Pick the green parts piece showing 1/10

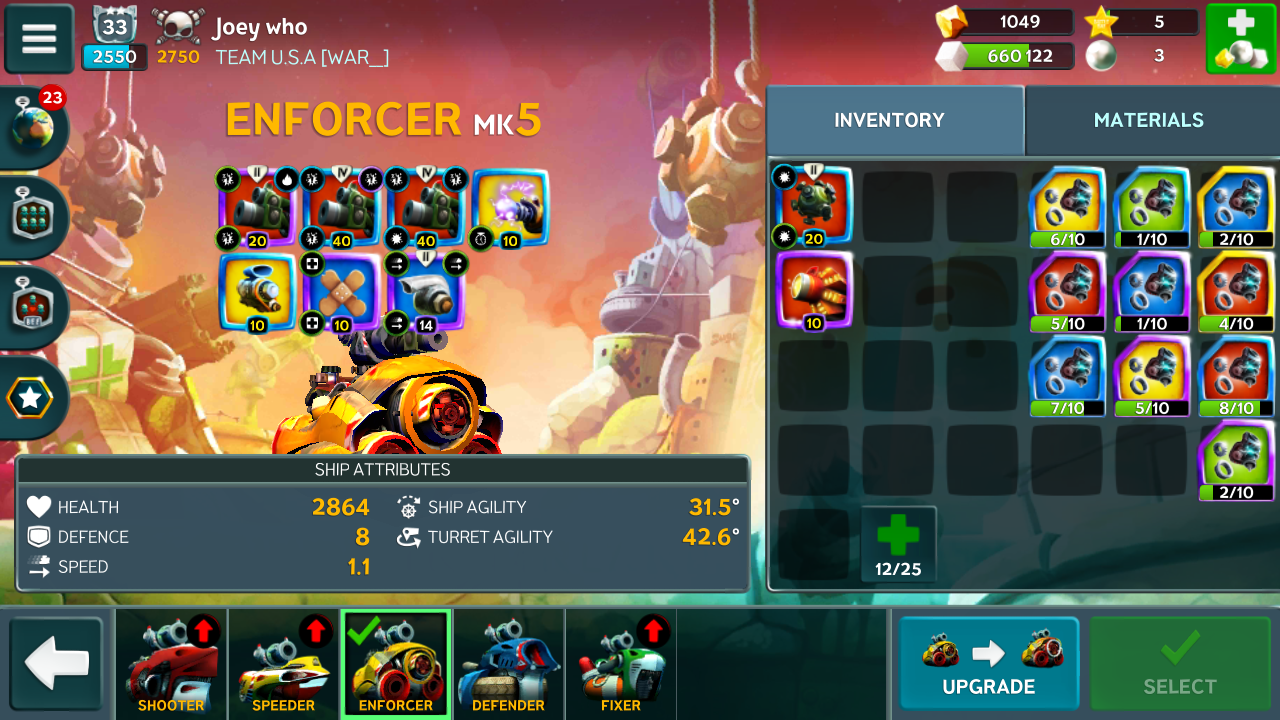pos(1151,206)
